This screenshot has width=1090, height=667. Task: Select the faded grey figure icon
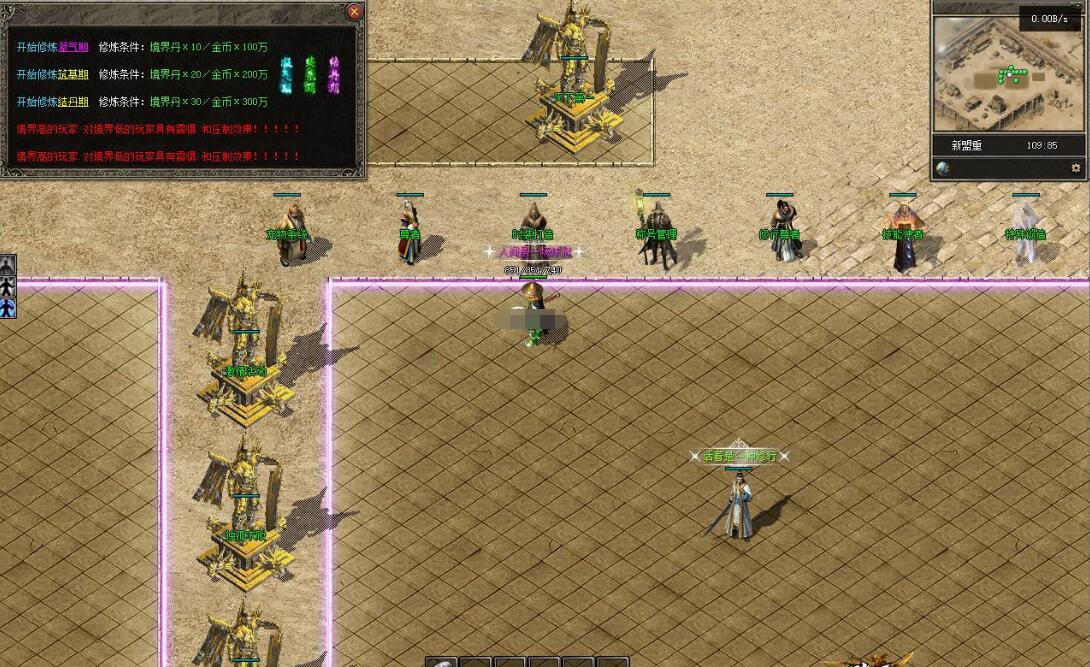point(8,265)
